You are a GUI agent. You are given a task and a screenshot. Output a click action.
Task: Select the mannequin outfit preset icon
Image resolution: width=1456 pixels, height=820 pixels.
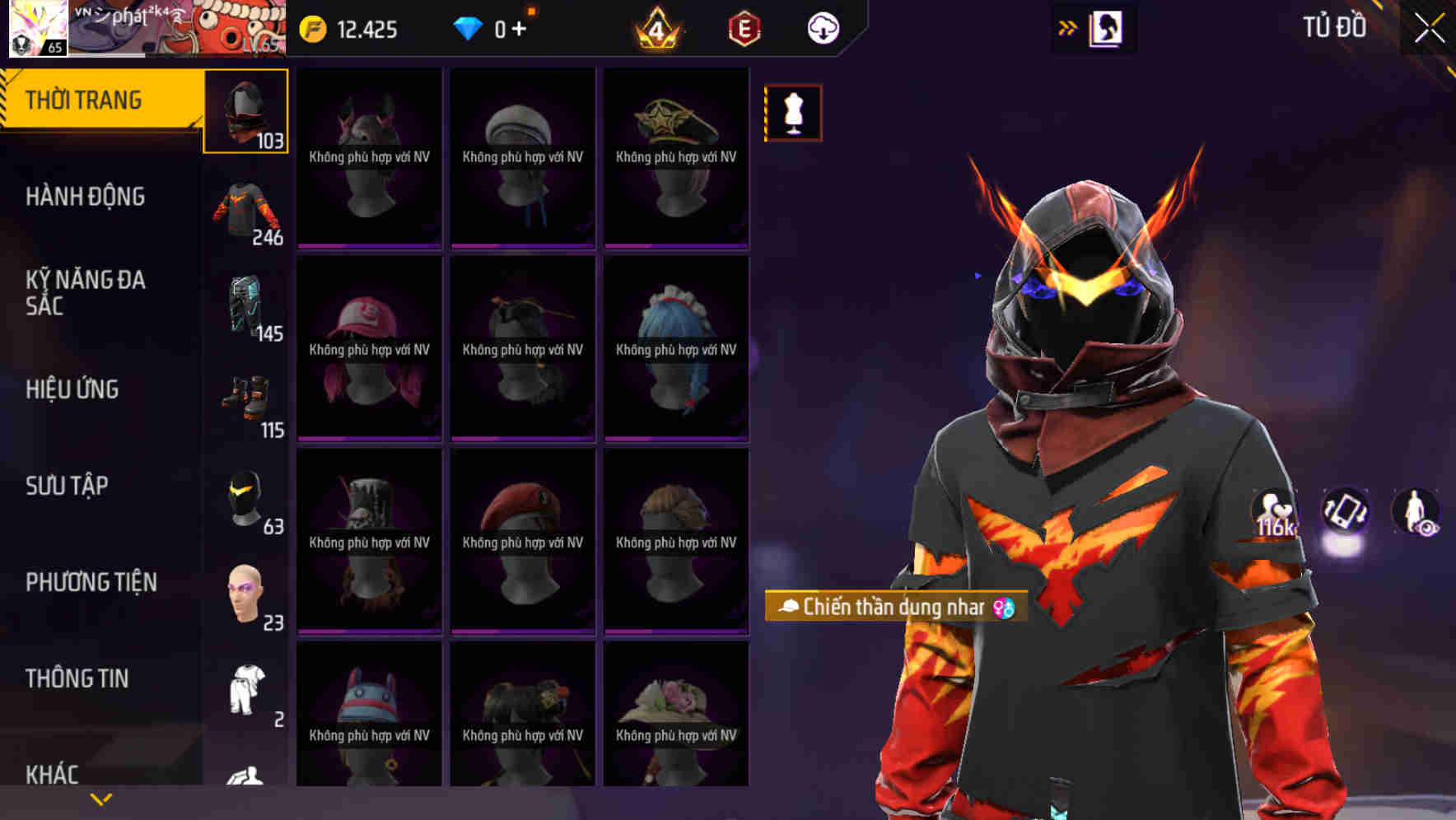tap(793, 113)
